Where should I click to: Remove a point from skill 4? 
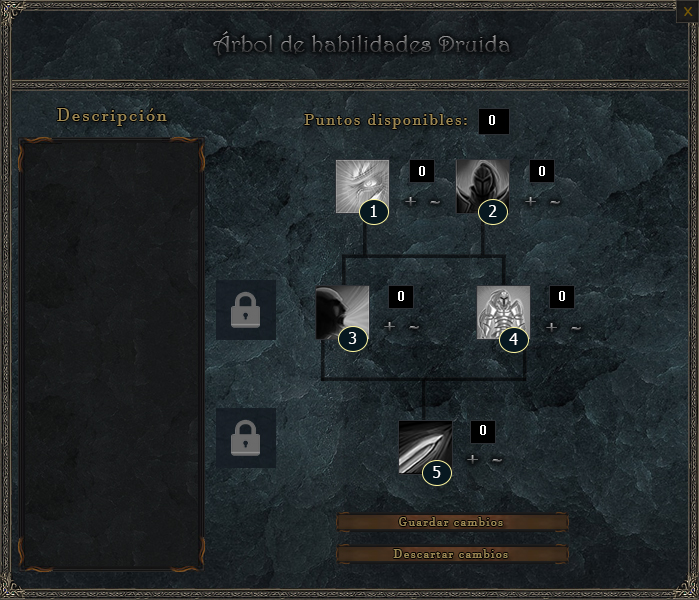576,326
